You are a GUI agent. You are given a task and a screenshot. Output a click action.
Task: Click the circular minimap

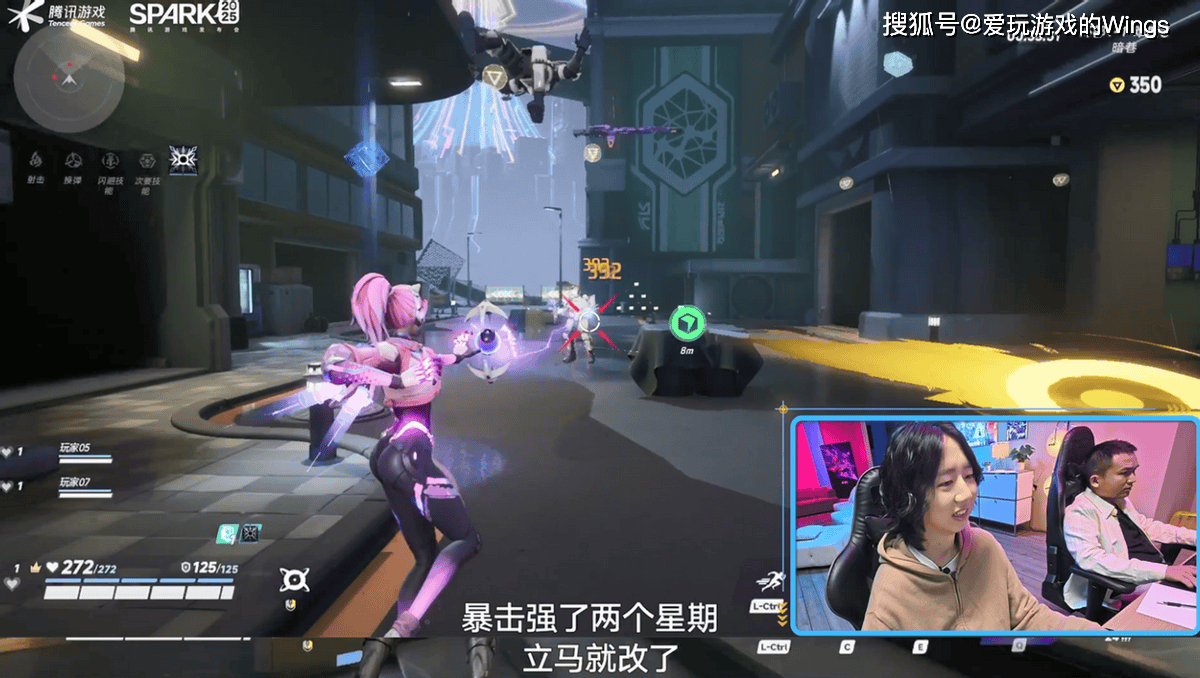point(69,69)
